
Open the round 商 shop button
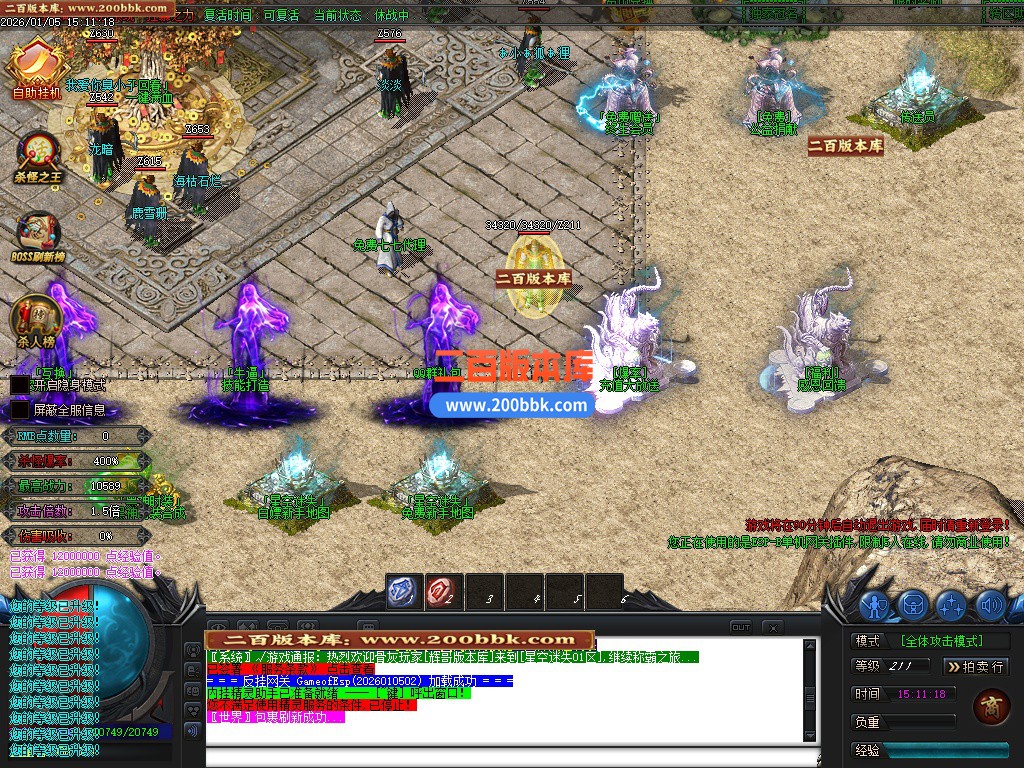[990, 706]
